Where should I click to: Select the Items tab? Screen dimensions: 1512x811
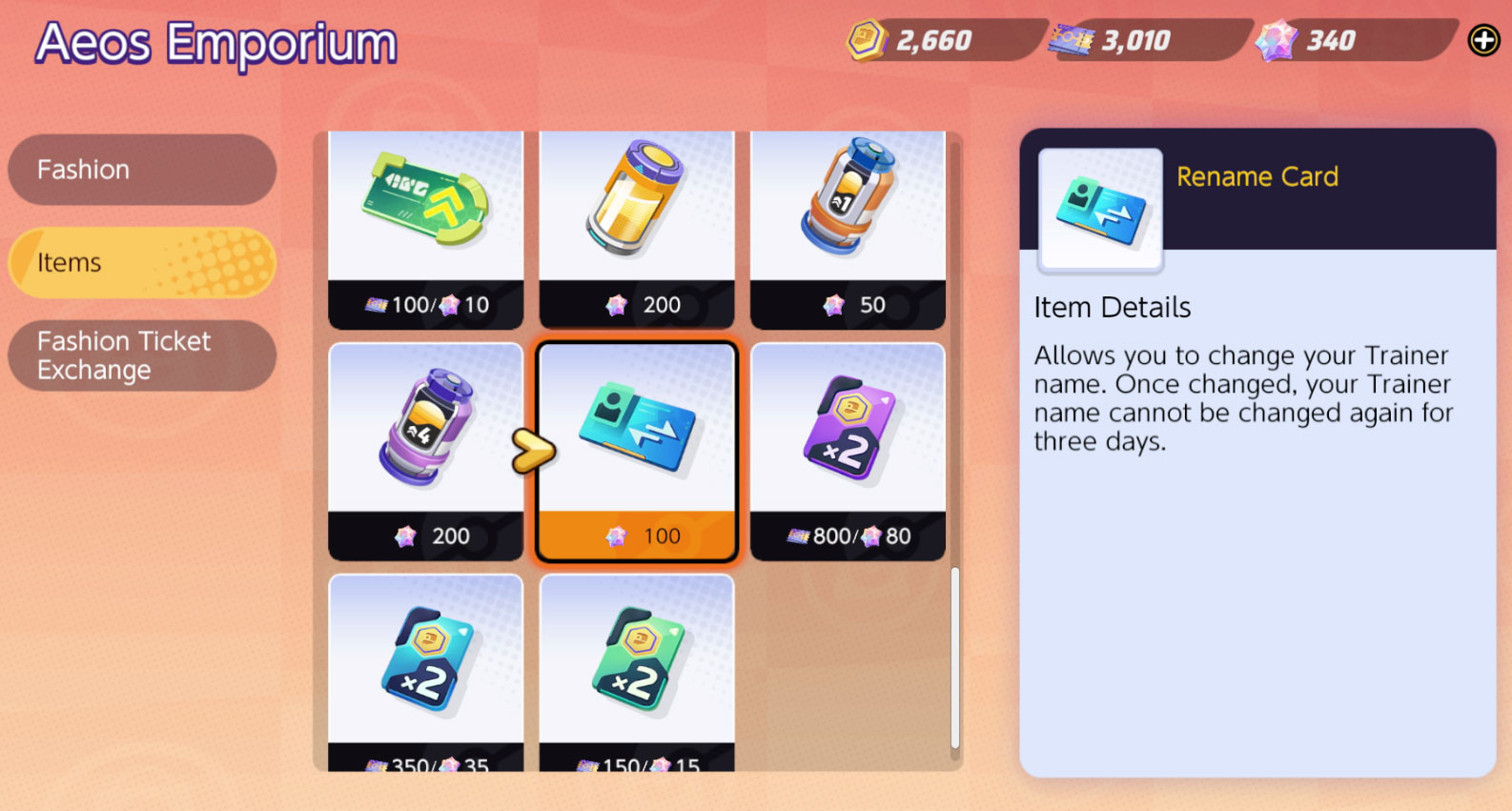click(x=141, y=262)
